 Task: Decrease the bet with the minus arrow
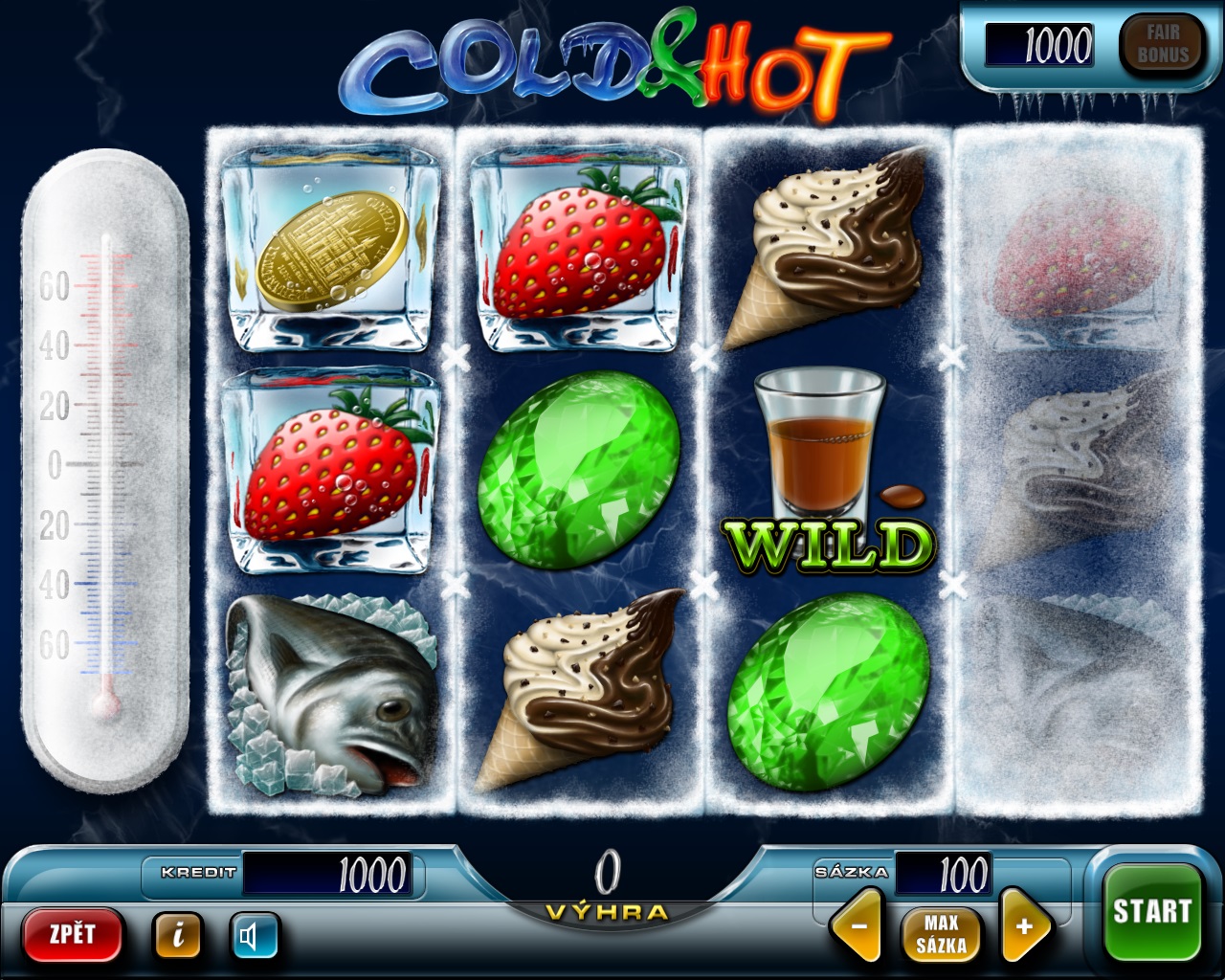point(858,926)
